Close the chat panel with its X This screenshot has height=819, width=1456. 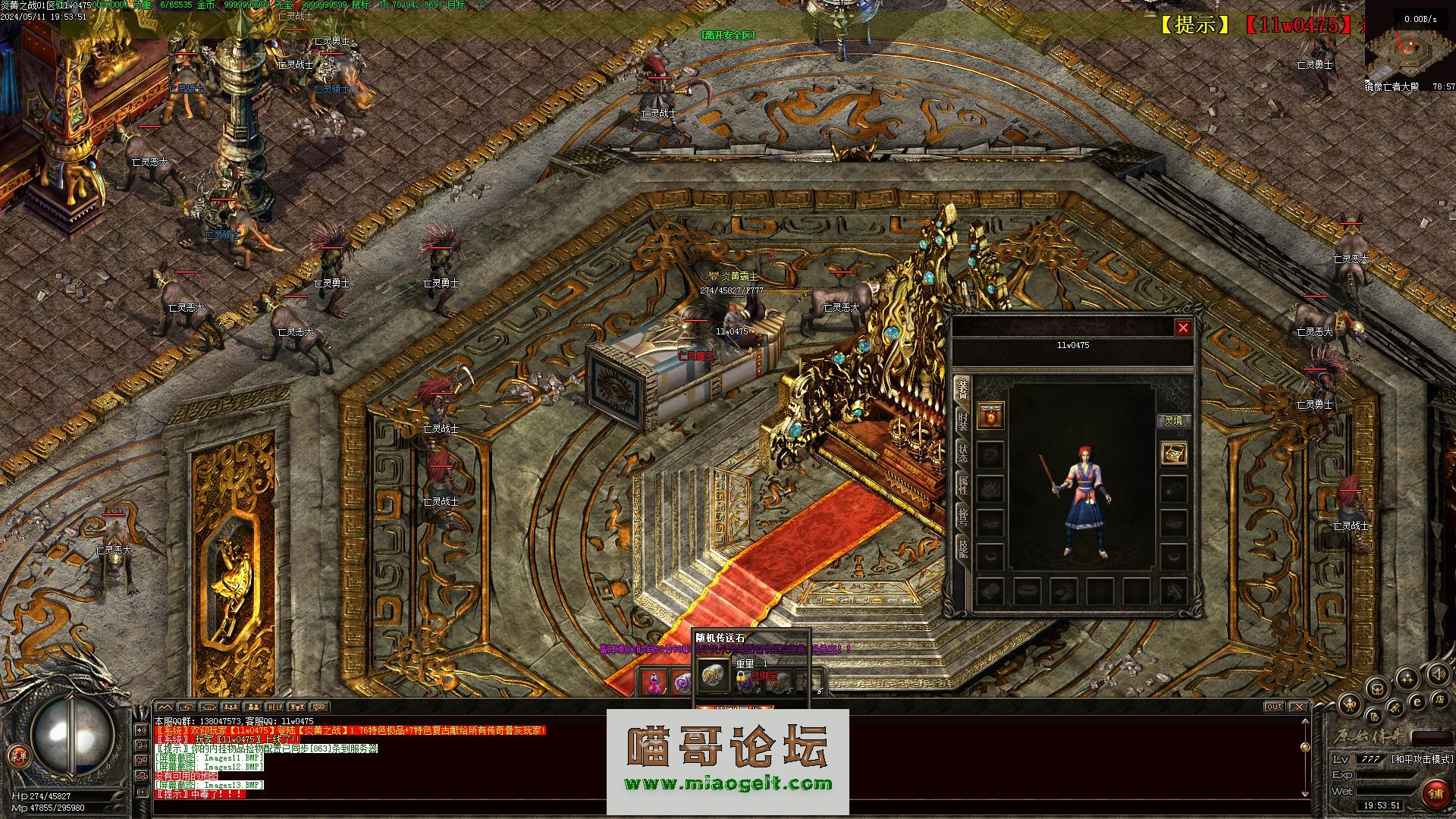tap(1299, 707)
